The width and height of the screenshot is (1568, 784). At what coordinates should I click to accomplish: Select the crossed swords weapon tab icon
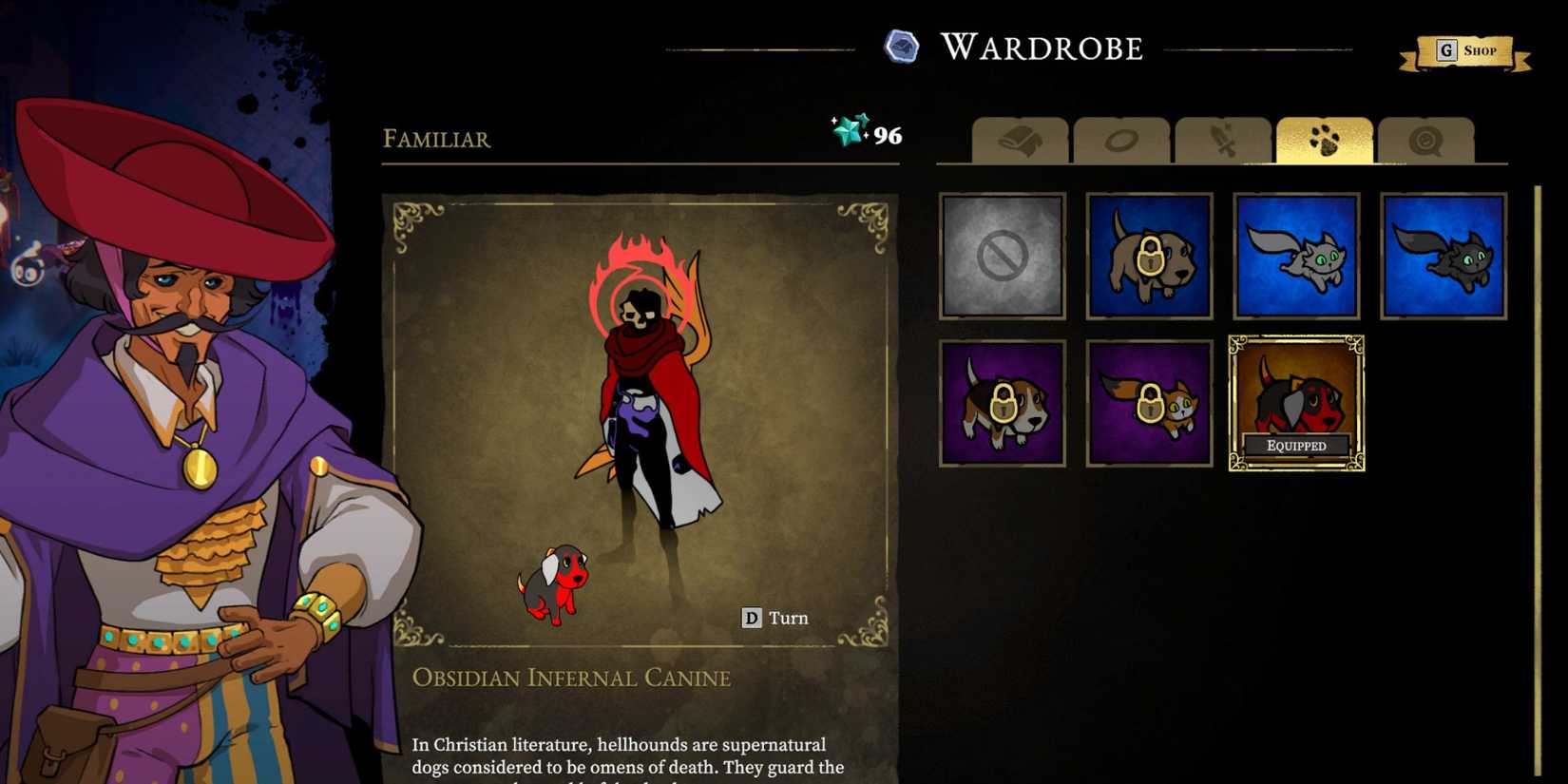(1223, 142)
